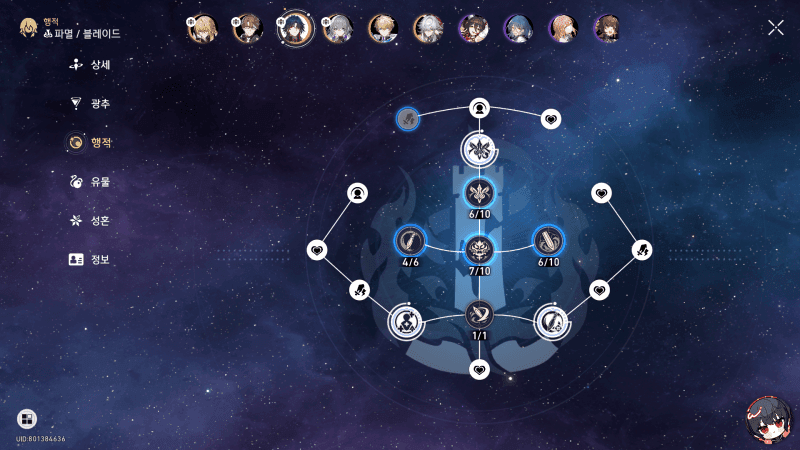Select Blade's highlighted portrait in the character bar
This screenshot has height=450, width=800.
tap(294, 28)
